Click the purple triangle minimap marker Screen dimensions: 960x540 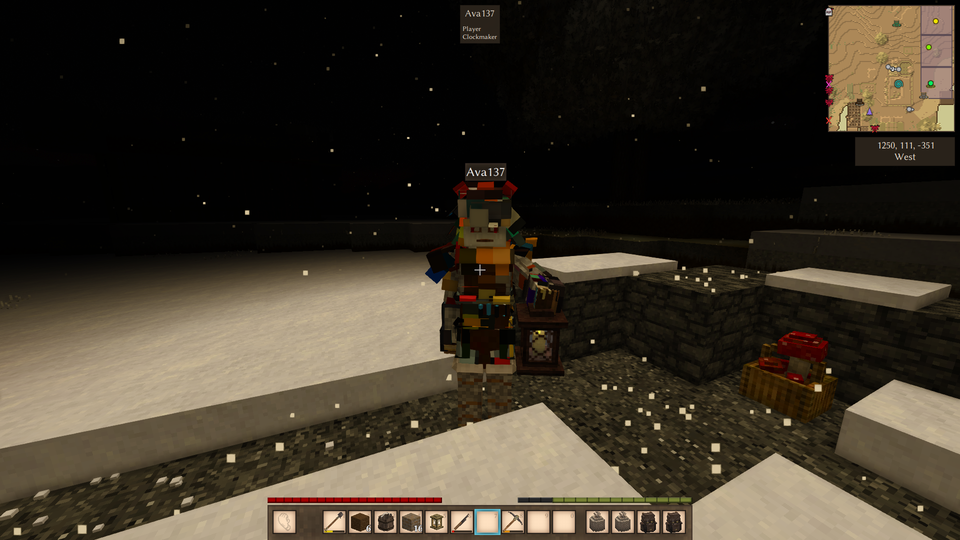pyautogui.click(x=869, y=110)
